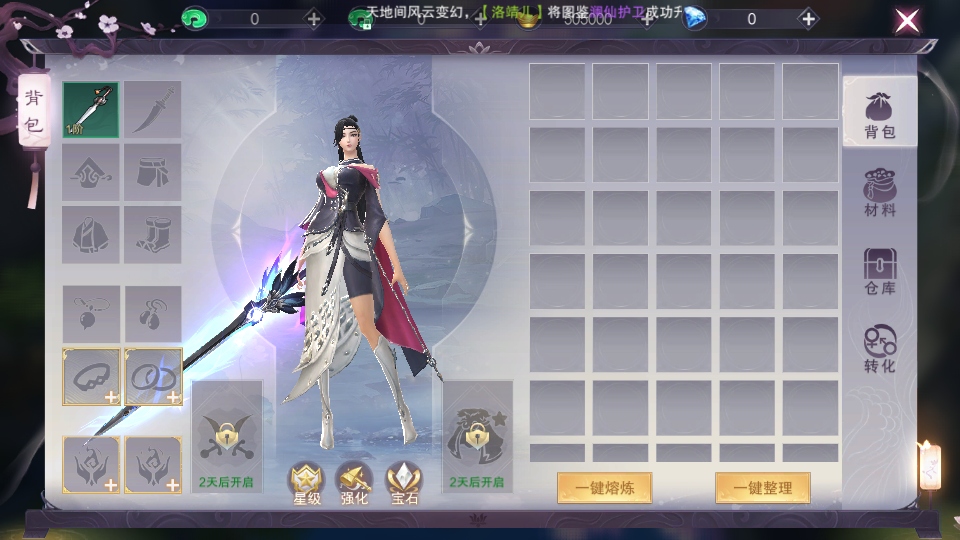Viewport: 960px width, 540px height.
Task: Select the 背包 bag tab on right
Action: pos(880,113)
